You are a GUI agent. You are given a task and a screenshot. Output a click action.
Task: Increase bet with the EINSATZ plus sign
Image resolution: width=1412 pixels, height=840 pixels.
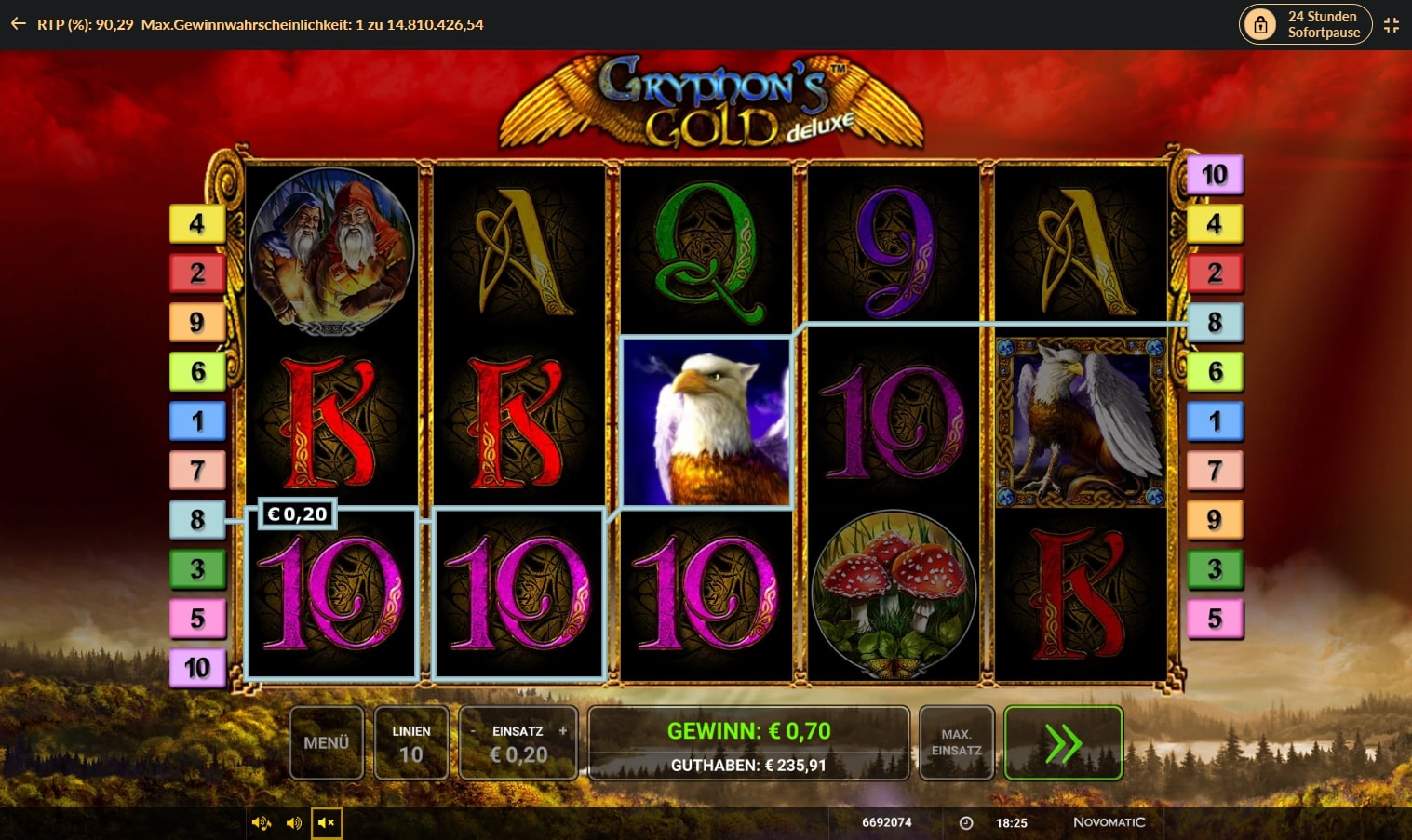[562, 731]
